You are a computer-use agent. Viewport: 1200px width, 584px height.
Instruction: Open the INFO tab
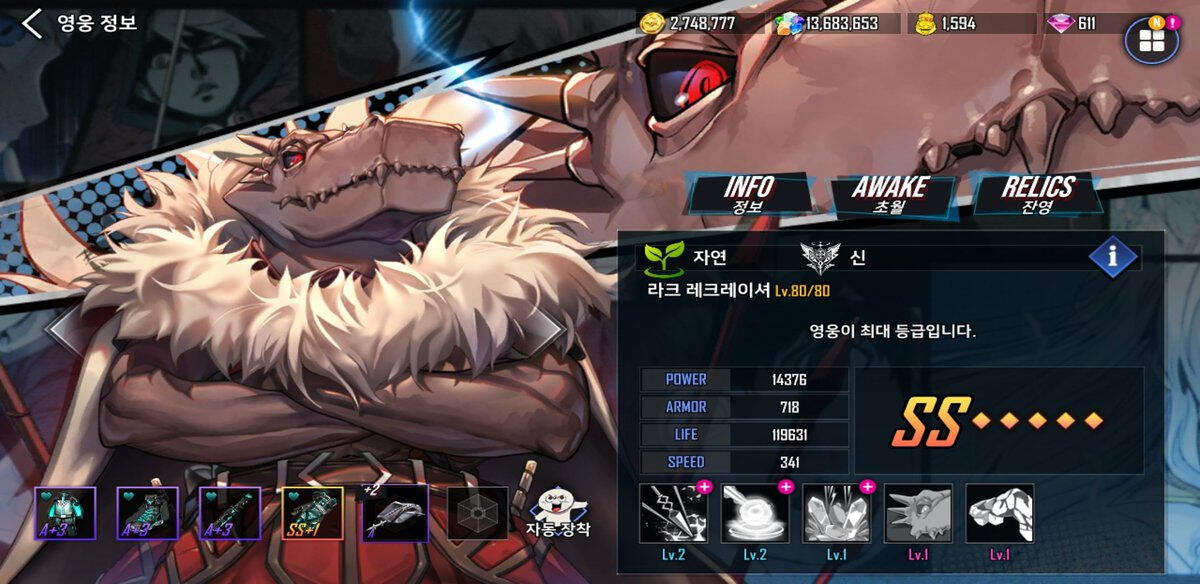(x=749, y=194)
